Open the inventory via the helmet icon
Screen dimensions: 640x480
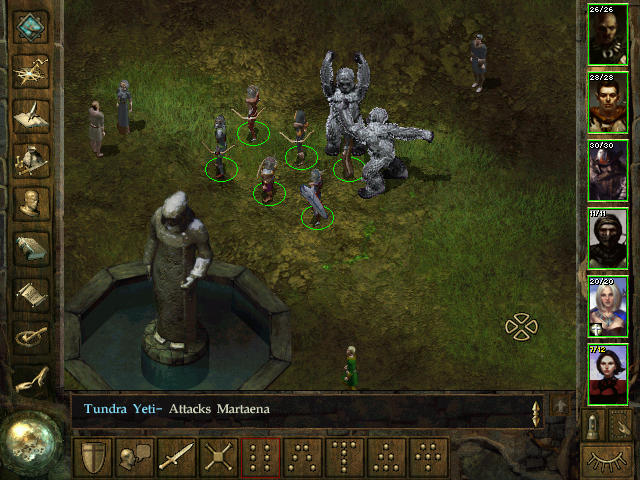[x=30, y=157]
